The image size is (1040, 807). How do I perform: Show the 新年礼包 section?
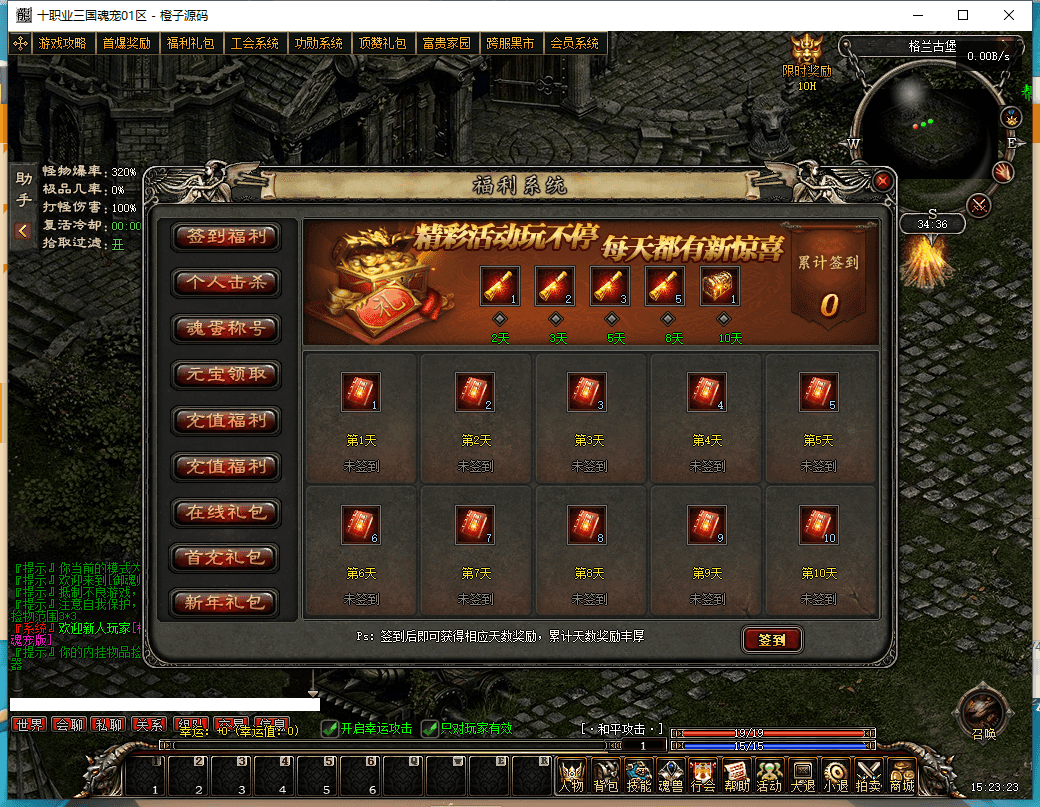click(x=226, y=603)
